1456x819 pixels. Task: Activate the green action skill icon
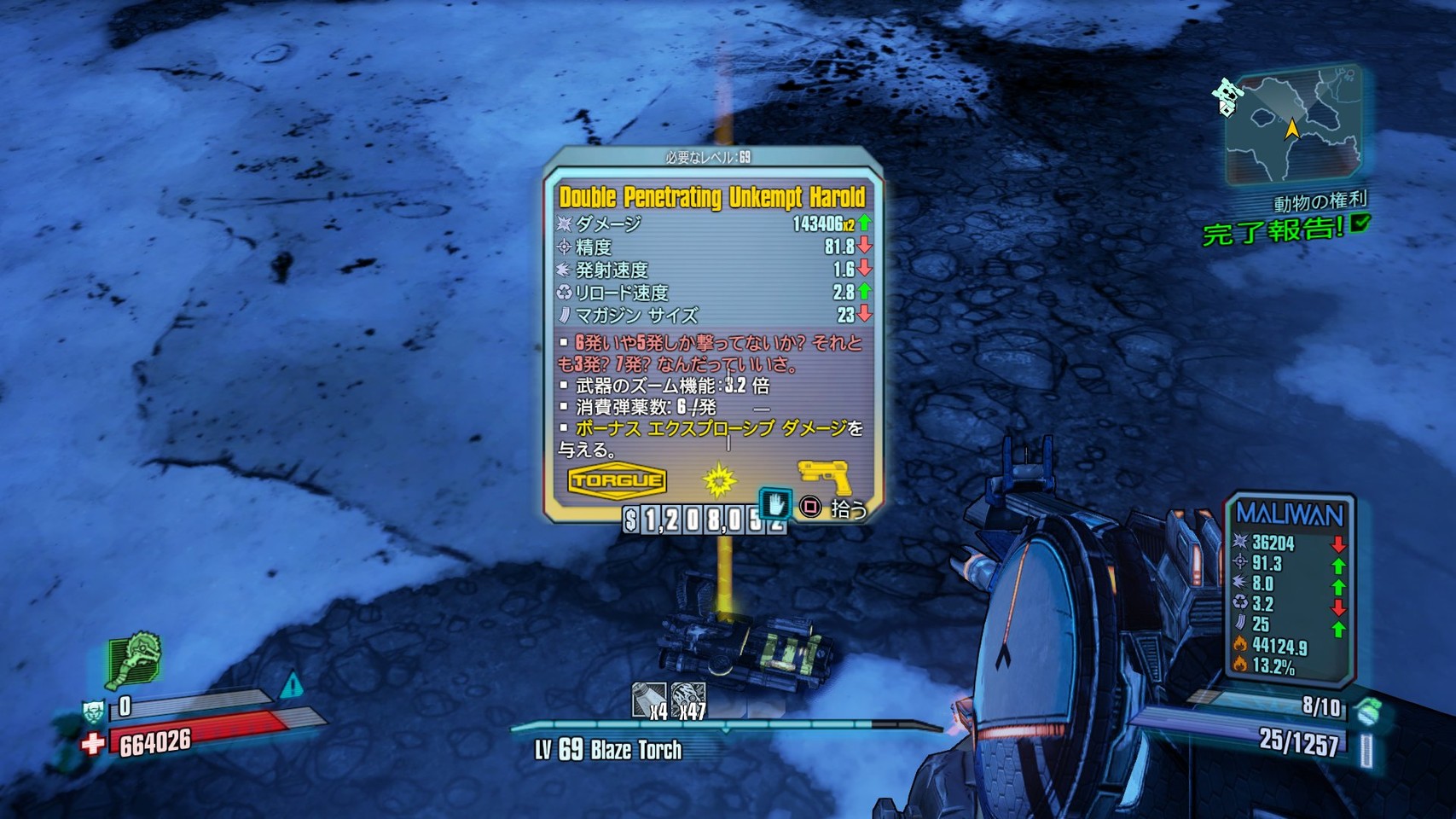[x=134, y=659]
